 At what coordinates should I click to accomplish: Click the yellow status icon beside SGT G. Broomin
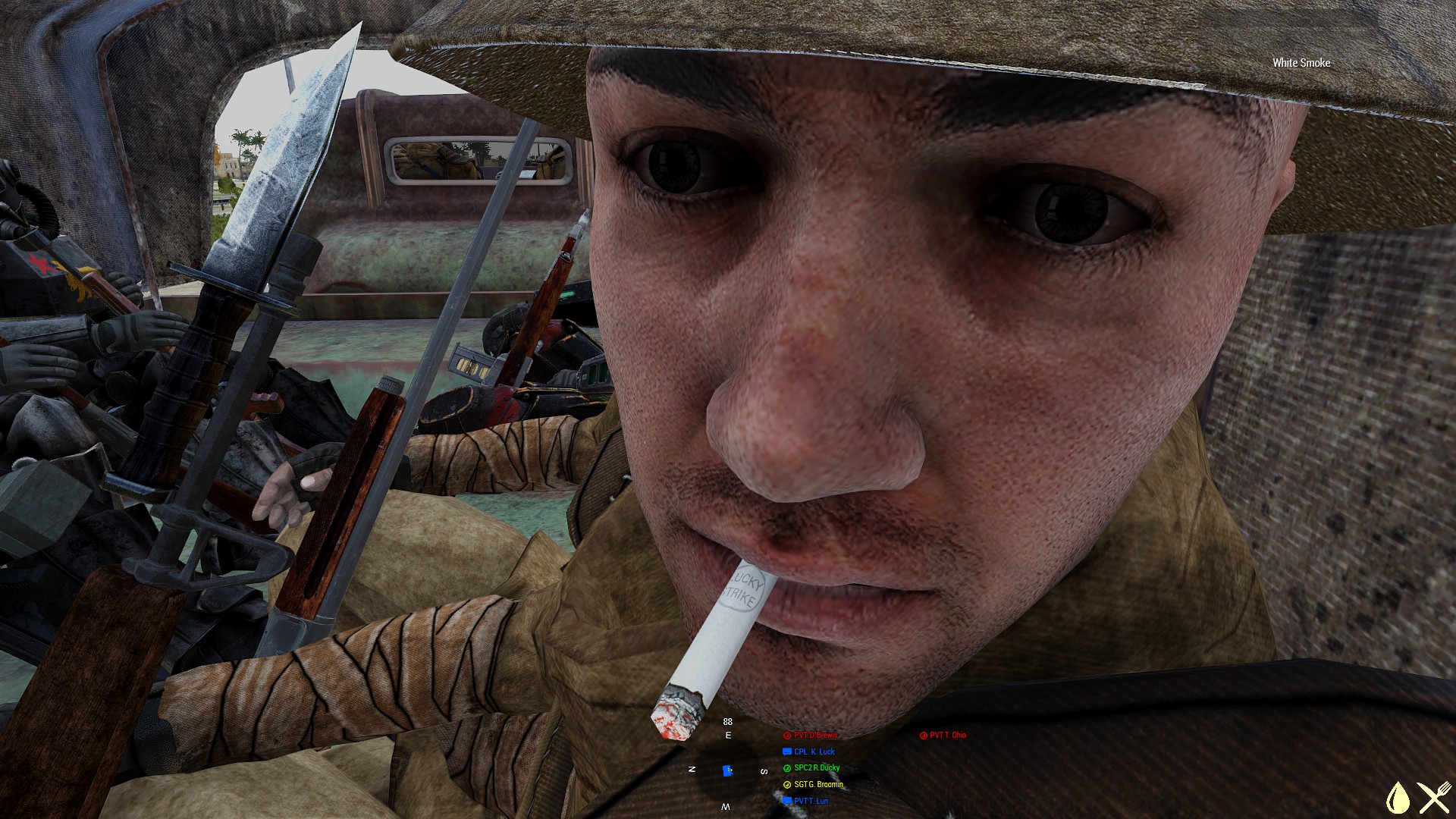pos(786,784)
